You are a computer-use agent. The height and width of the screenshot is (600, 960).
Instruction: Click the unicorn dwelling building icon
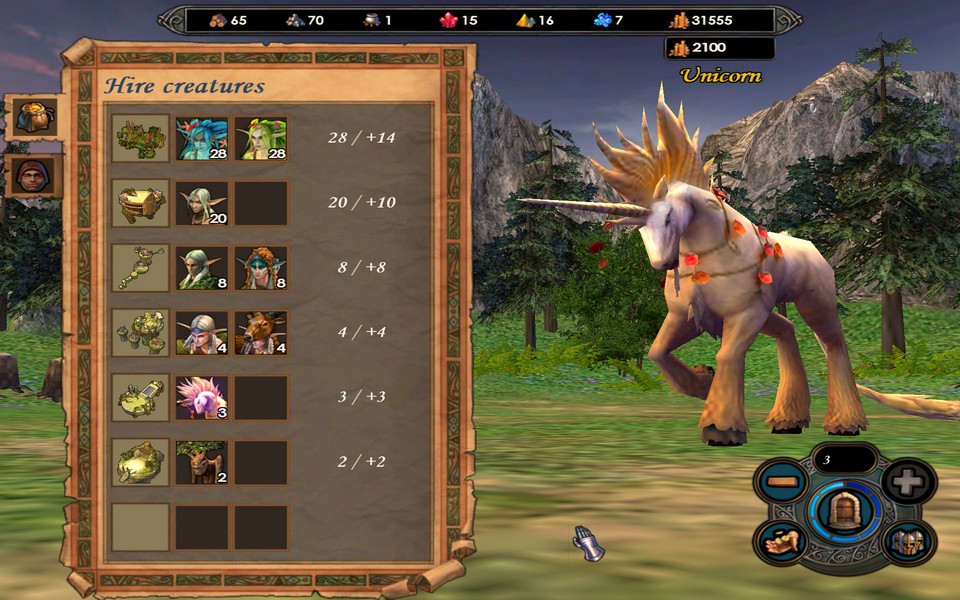140,397
